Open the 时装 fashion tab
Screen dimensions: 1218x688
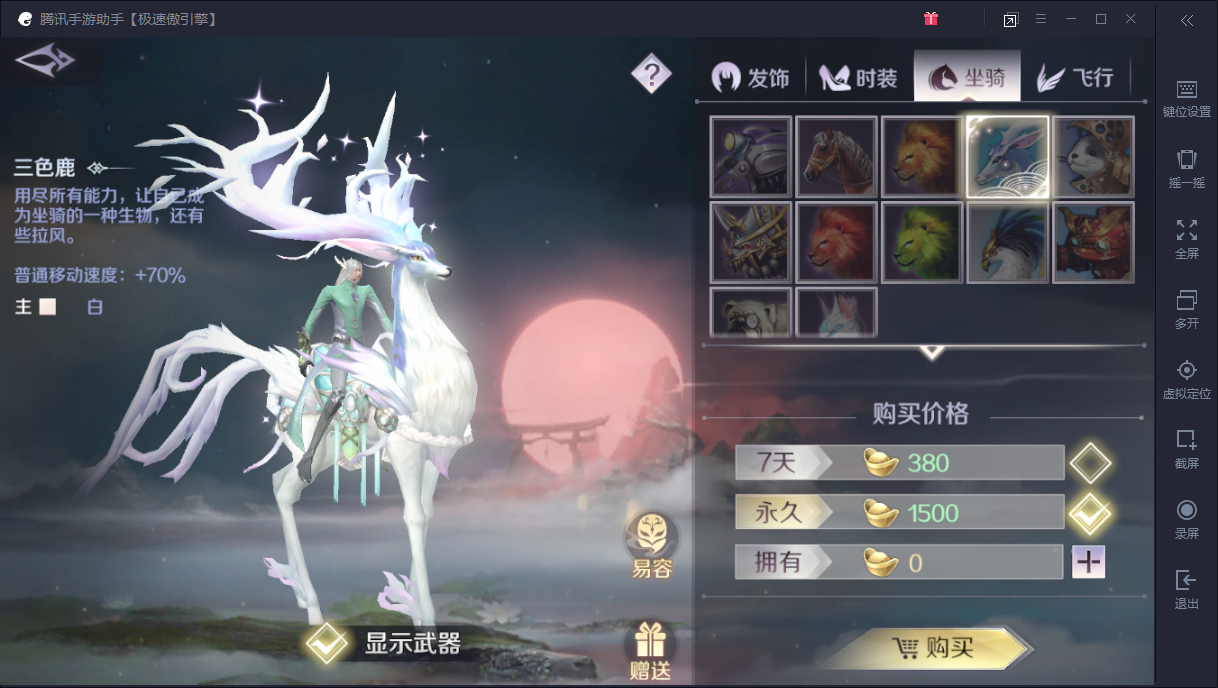point(859,78)
